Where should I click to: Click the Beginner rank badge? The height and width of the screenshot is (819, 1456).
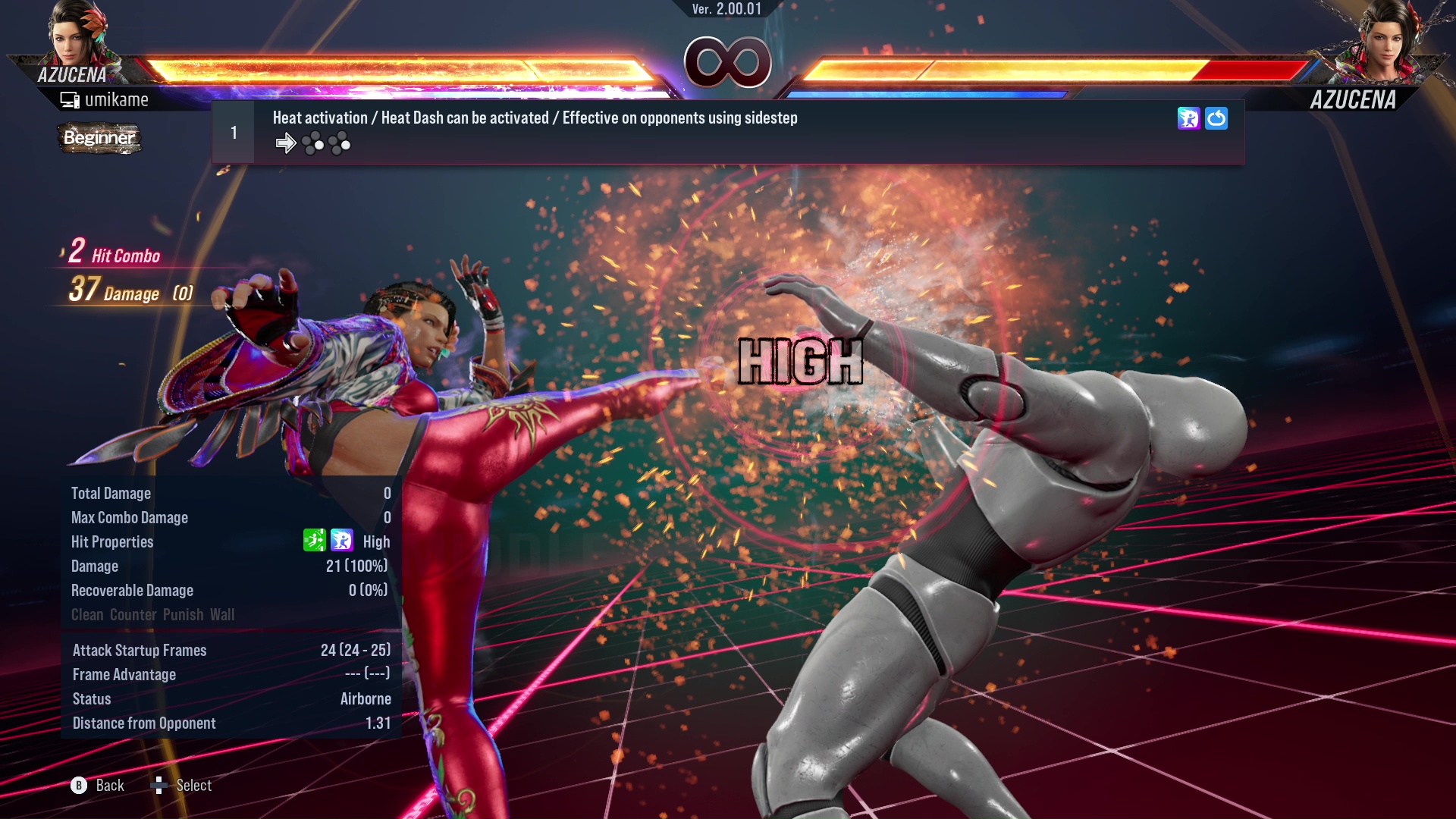99,139
